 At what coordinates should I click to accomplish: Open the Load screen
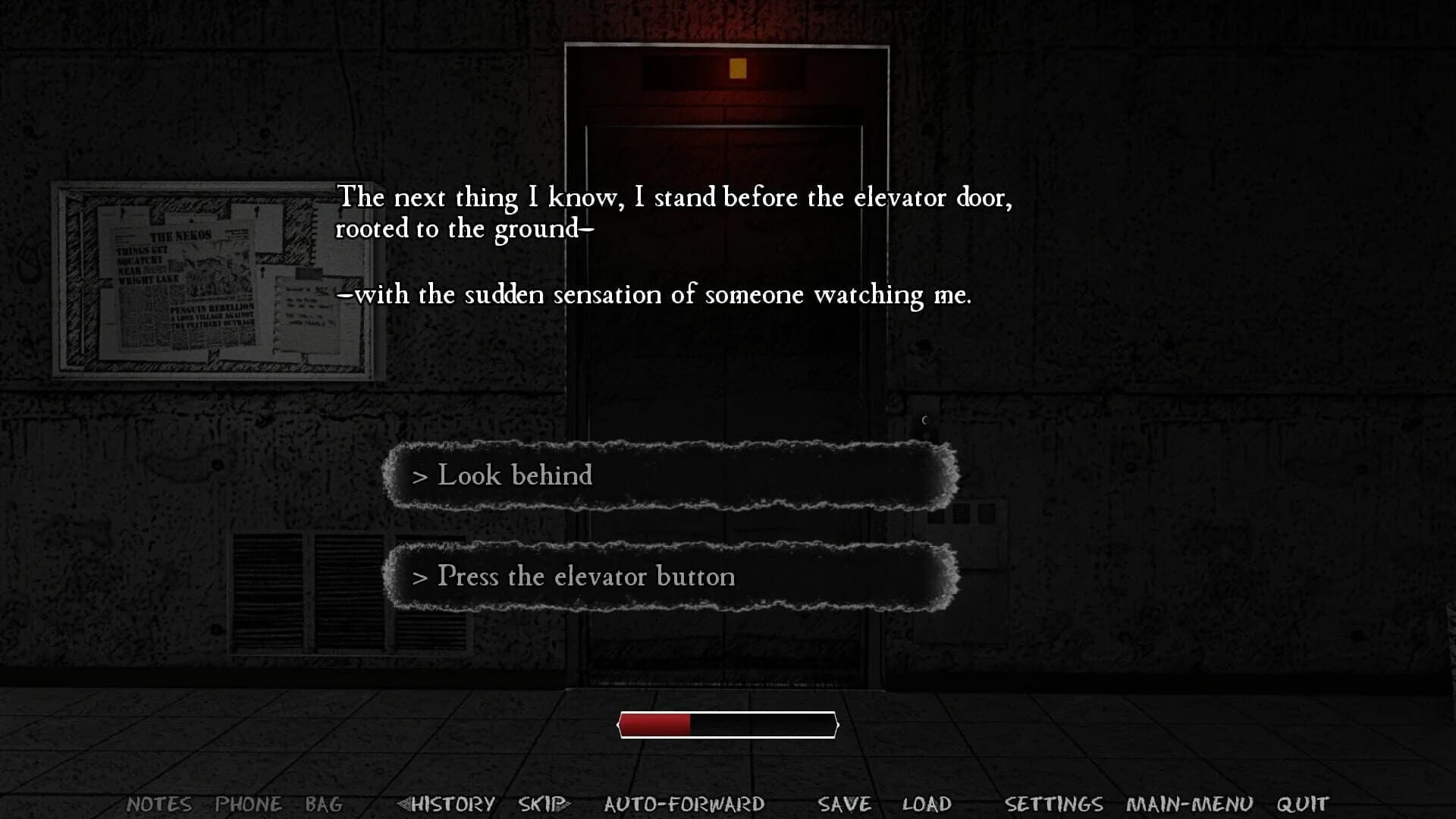click(x=927, y=802)
